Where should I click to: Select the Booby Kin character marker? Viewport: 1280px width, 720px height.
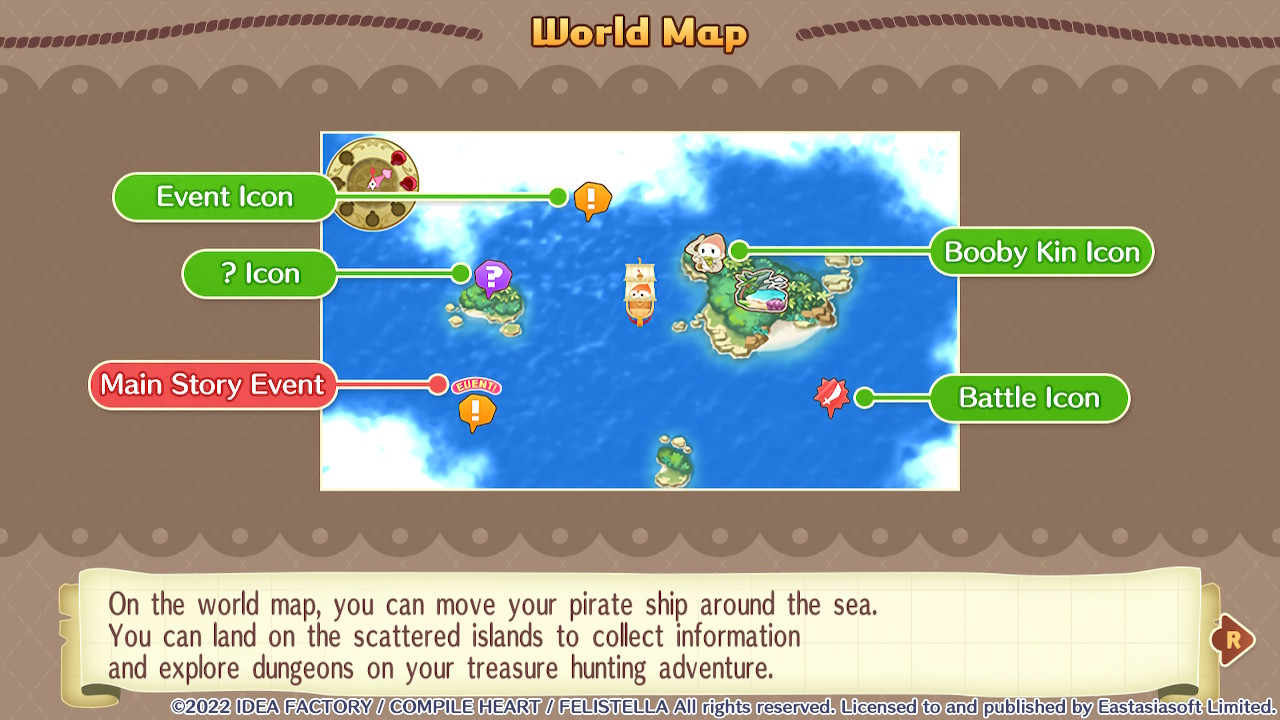(x=706, y=251)
